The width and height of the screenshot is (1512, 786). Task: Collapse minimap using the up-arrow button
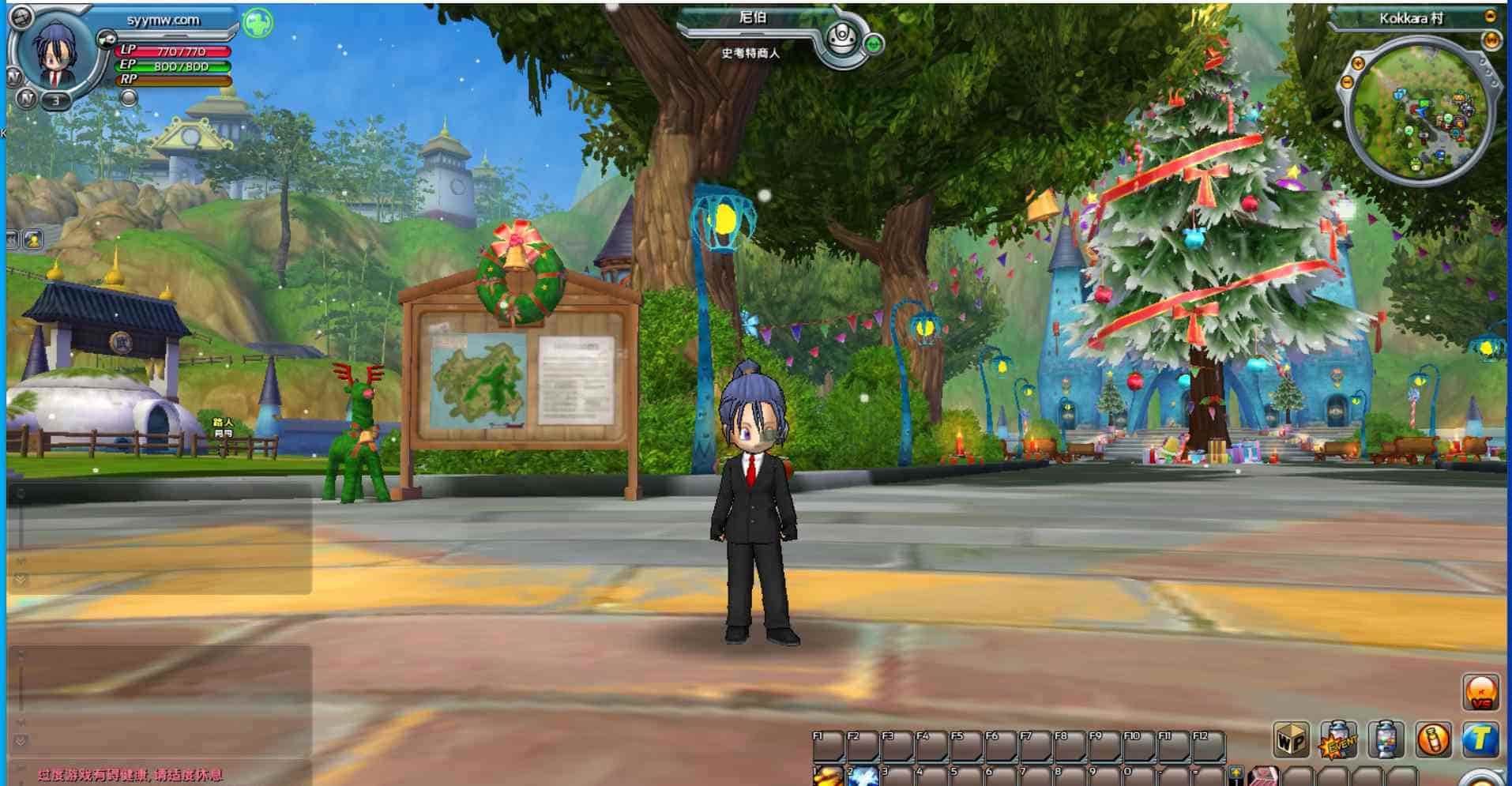pos(1490,17)
